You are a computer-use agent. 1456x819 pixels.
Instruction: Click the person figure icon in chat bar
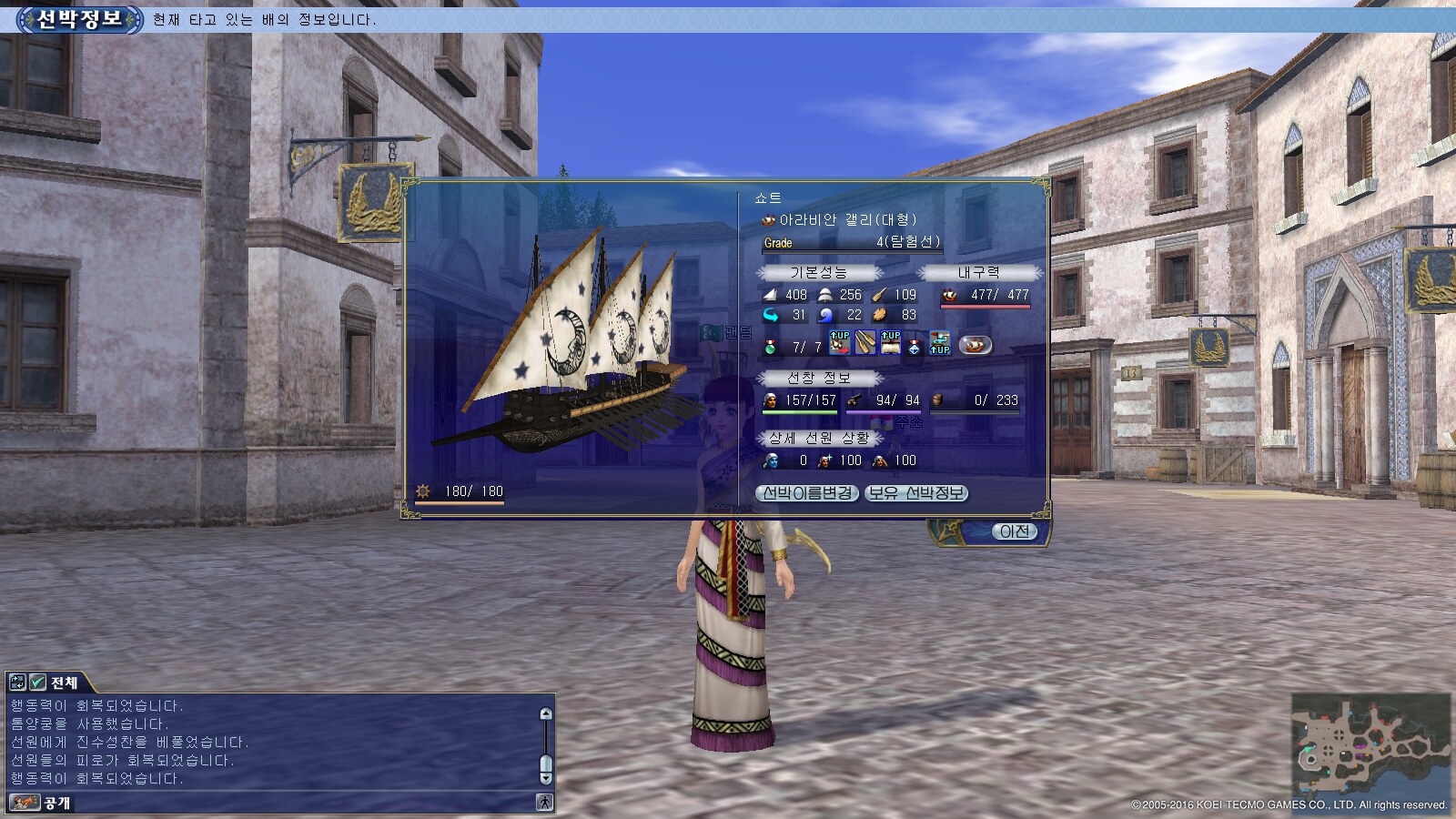point(544,803)
